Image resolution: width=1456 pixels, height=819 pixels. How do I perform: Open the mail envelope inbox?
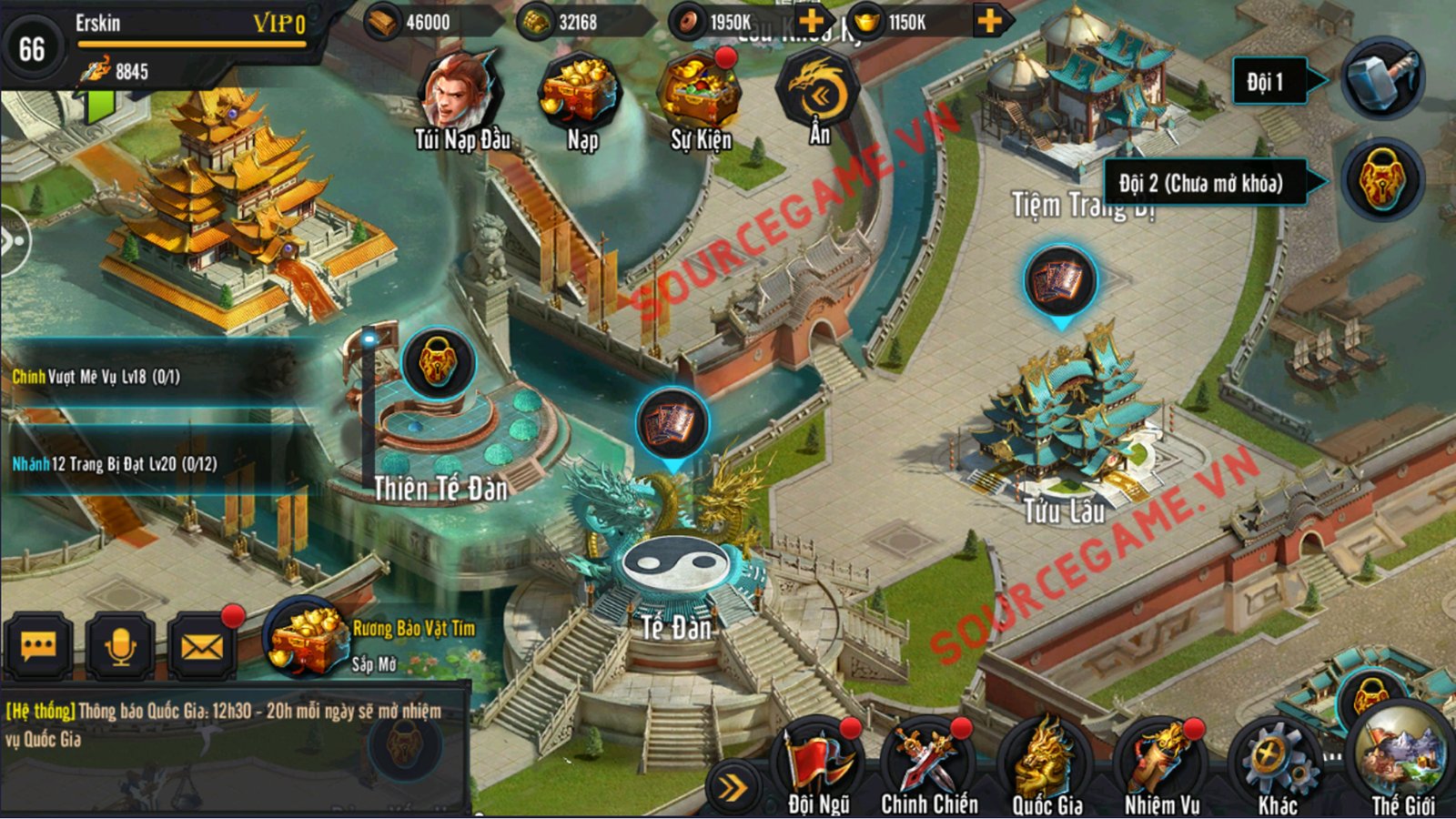point(202,648)
